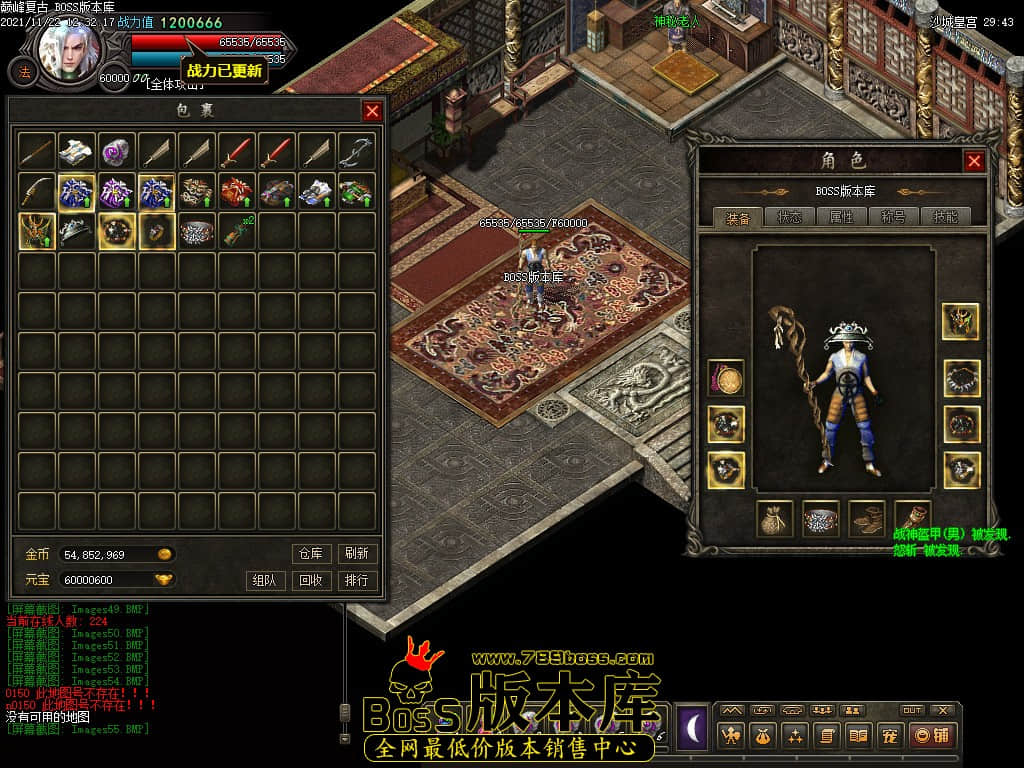The image size is (1024, 768).
Task: Select the bow item in the bag
Action: click(357, 151)
